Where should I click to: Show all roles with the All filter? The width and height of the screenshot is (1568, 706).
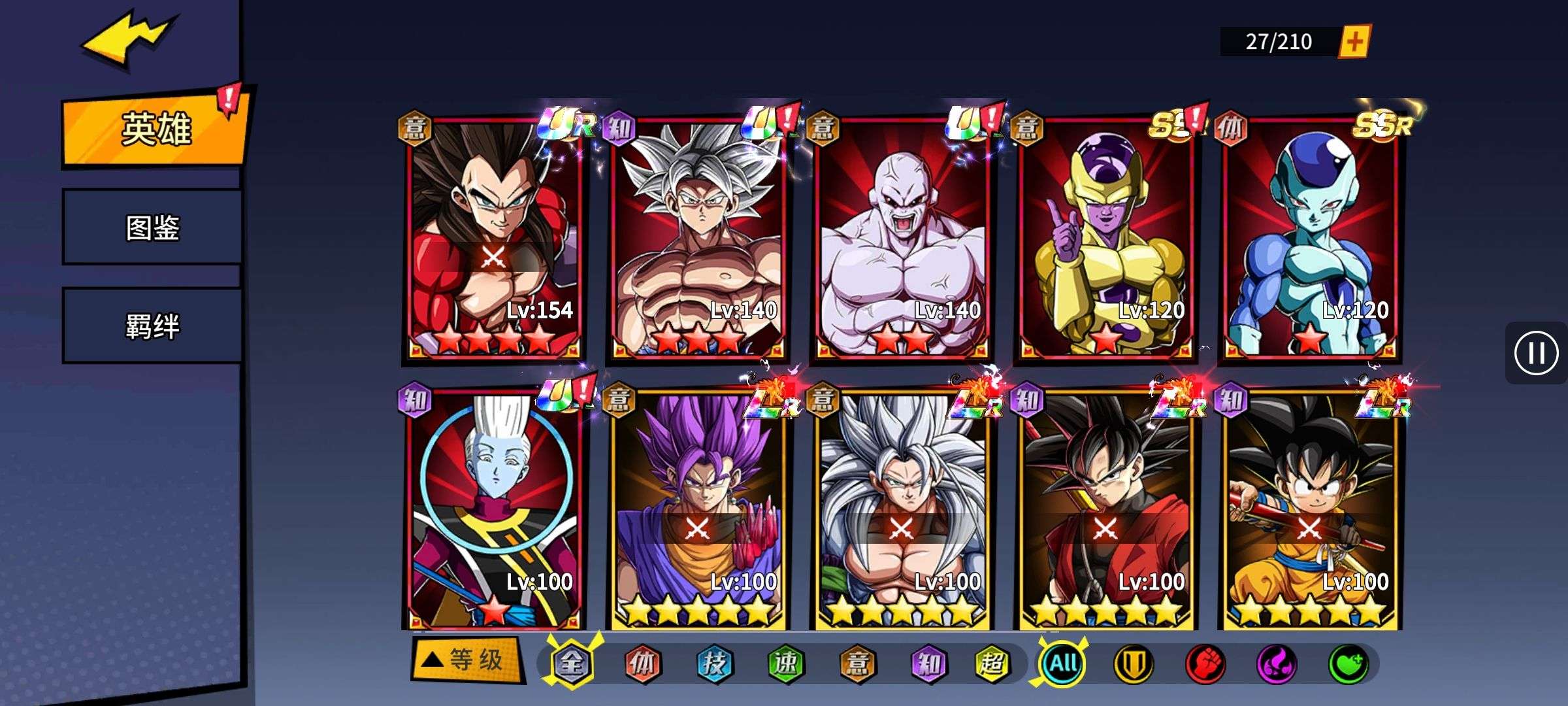(x=1063, y=664)
